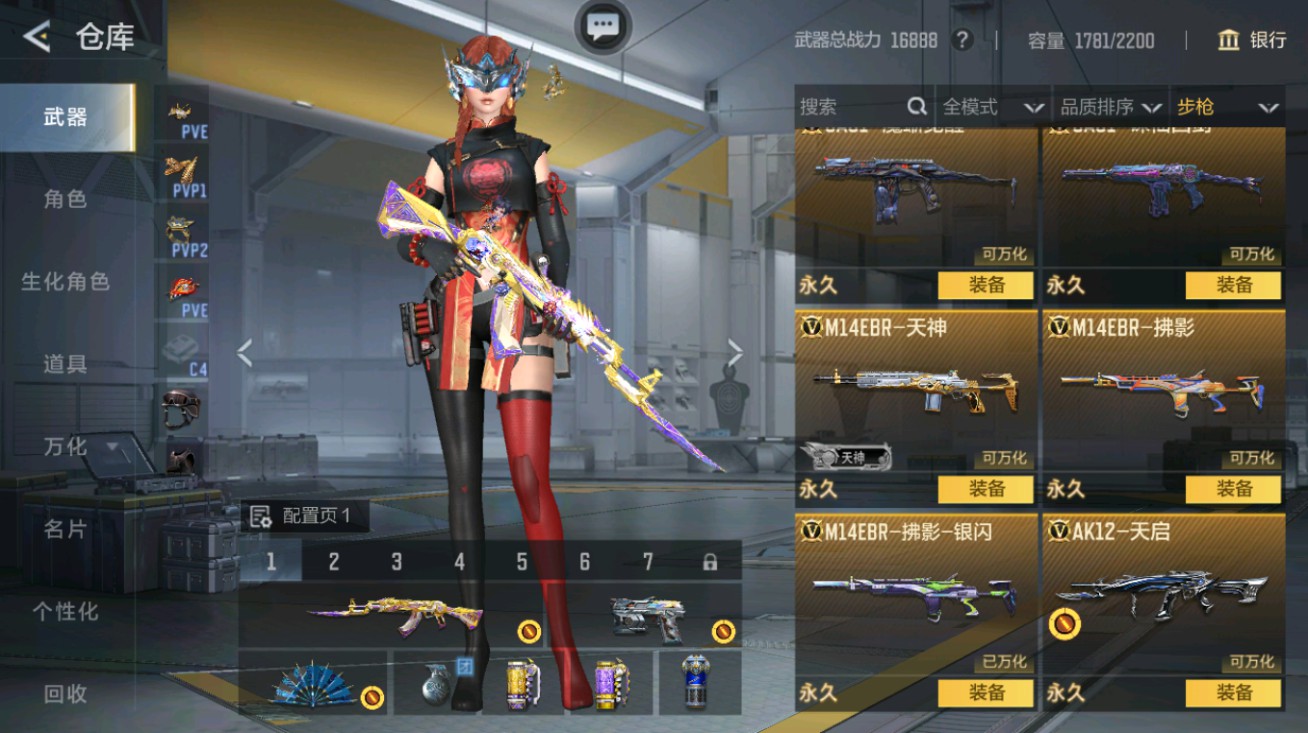Open the 银行 bank
The image size is (1308, 733).
coord(1252,40)
